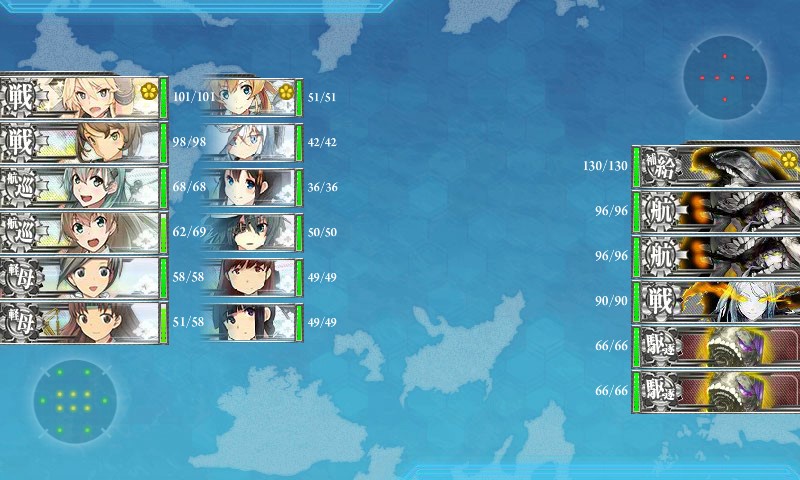This screenshot has width=800, height=480.
Task: Target the enemy supply ship with 130/130 HP
Action: click(715, 165)
